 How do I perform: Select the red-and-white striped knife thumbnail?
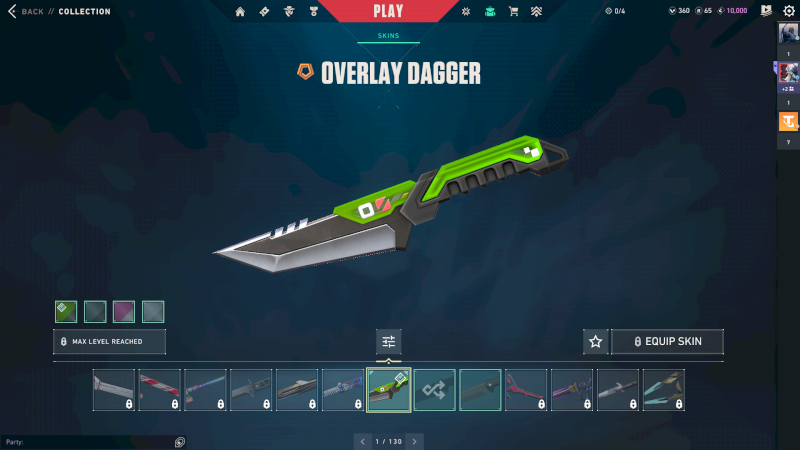pyautogui.click(x=160, y=390)
